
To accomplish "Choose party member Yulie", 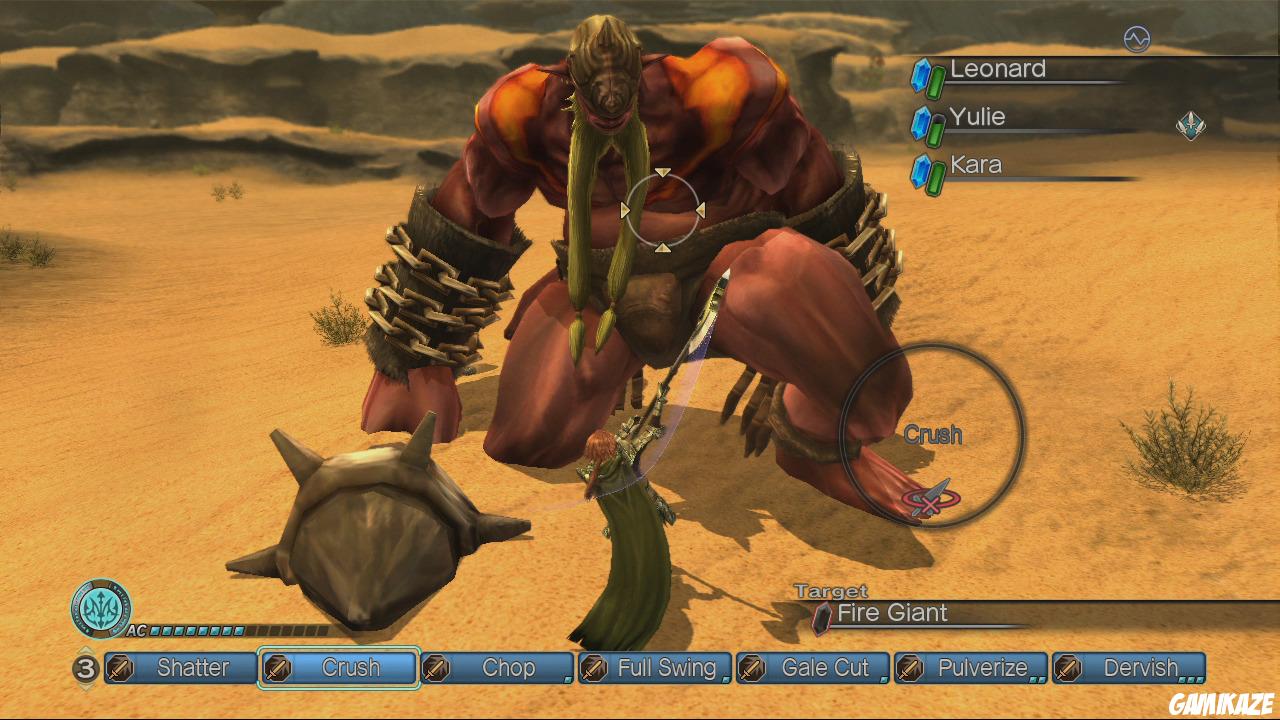I will click(x=977, y=118).
